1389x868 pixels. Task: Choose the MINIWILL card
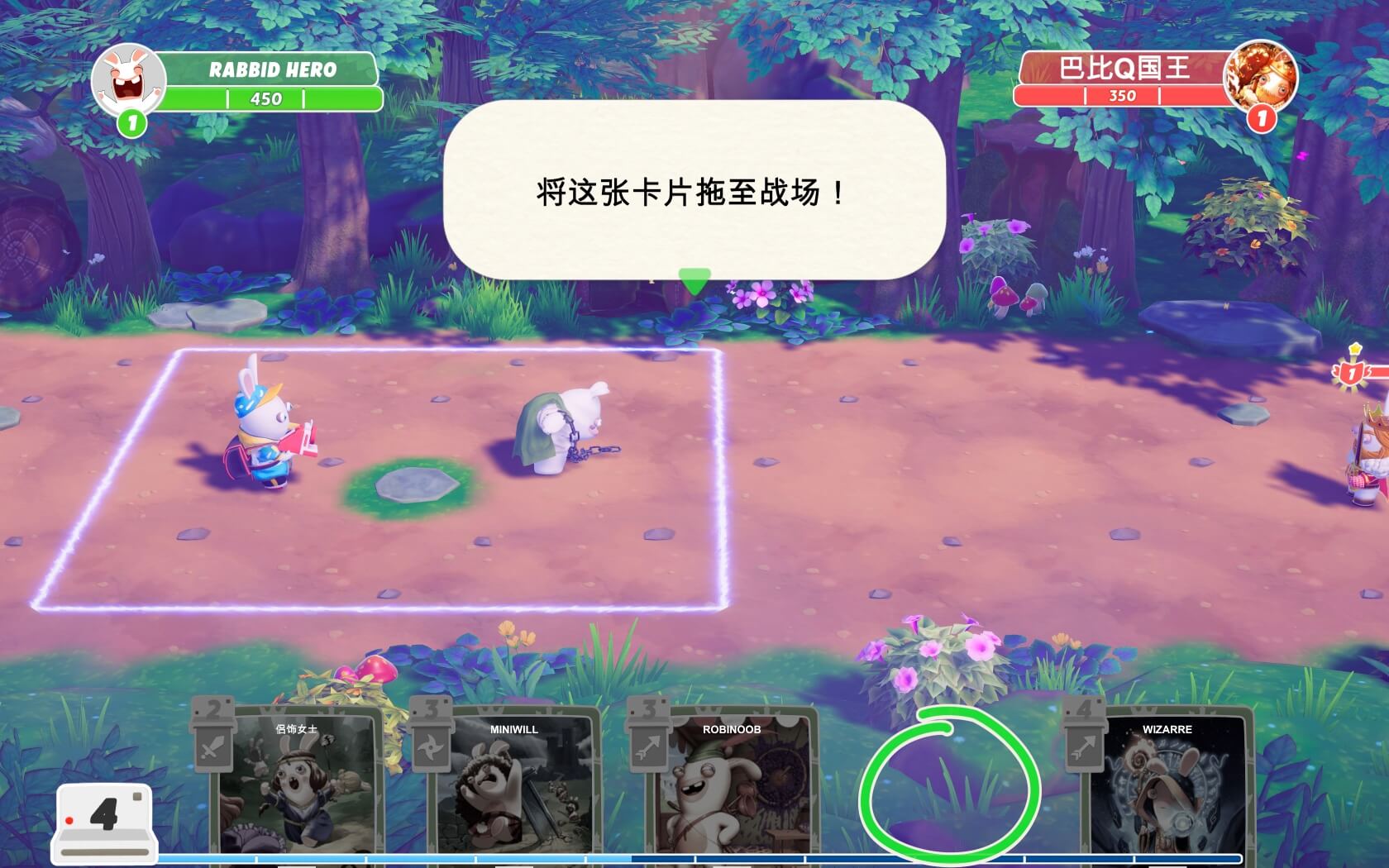513,785
